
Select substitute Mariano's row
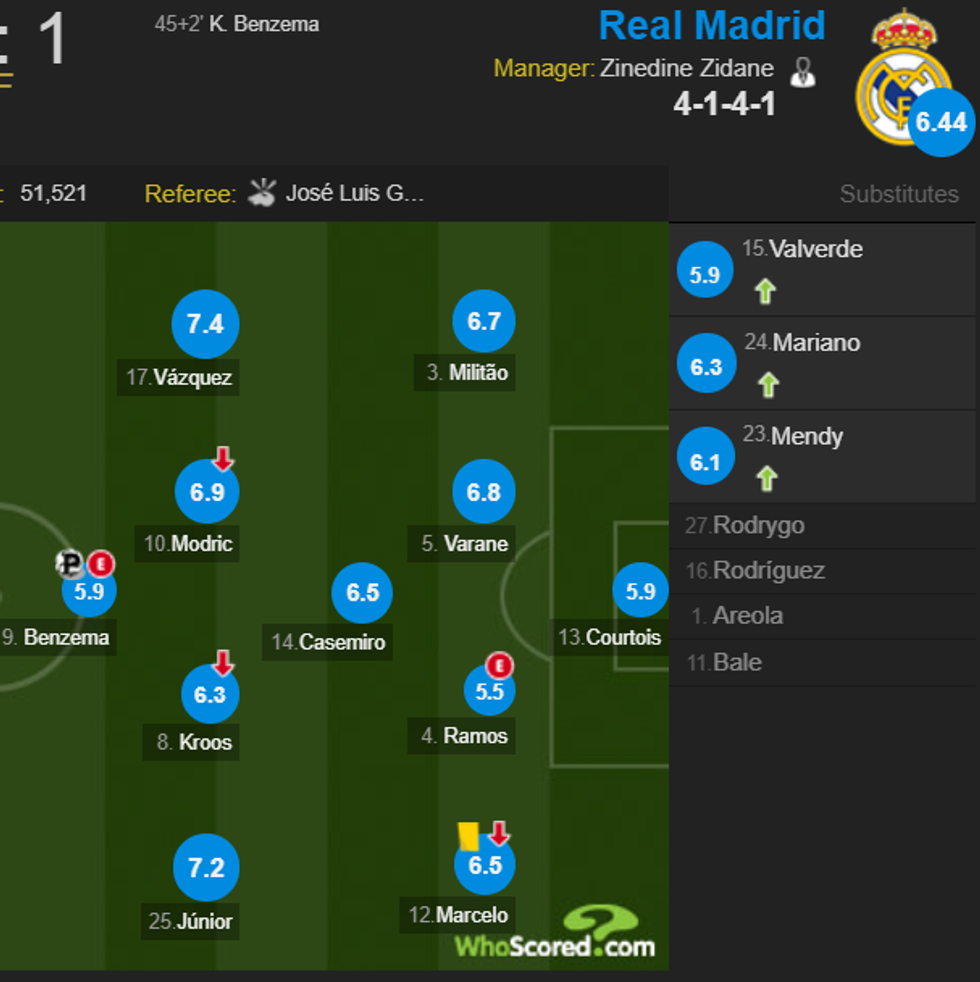pyautogui.click(x=822, y=363)
